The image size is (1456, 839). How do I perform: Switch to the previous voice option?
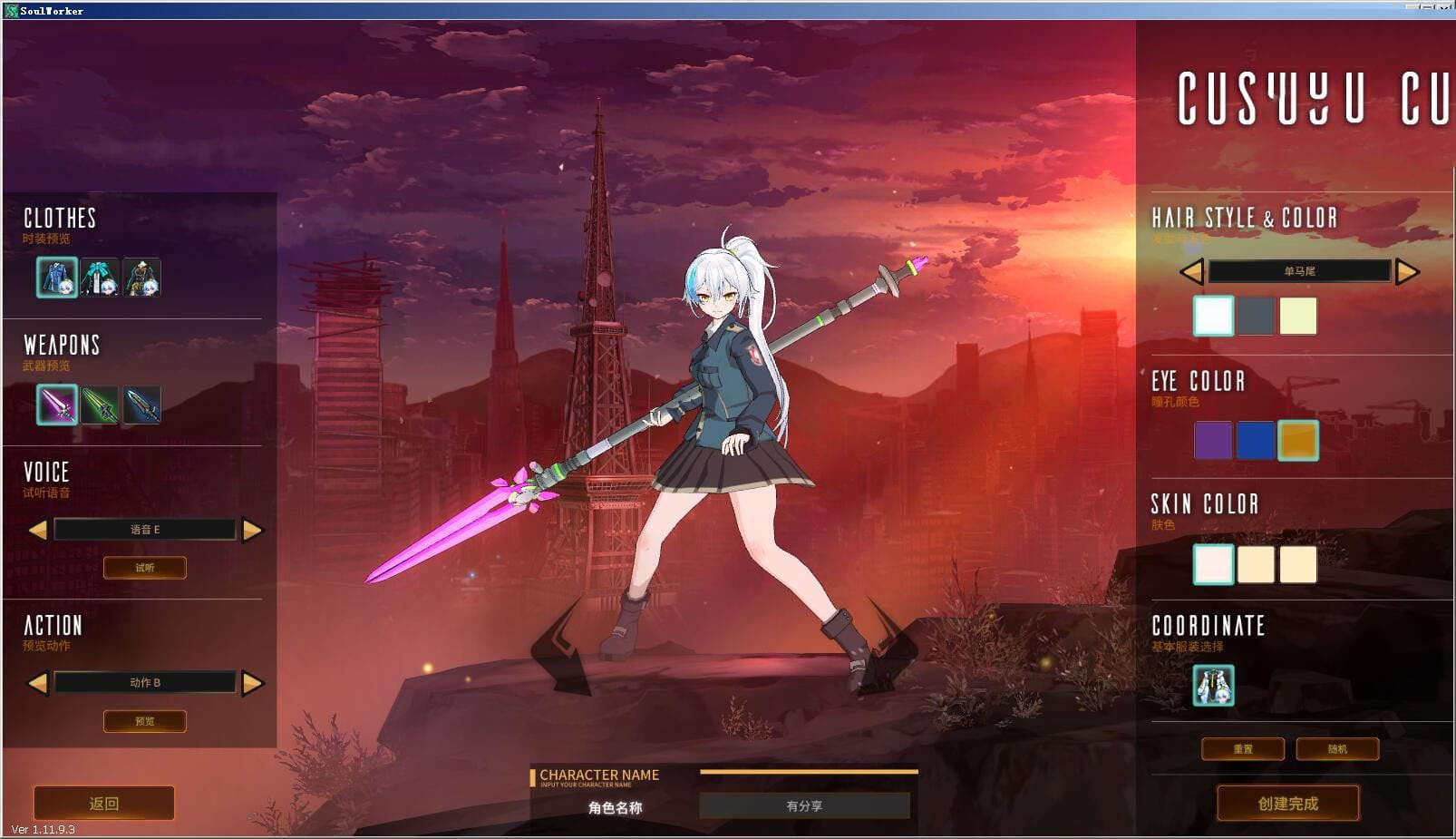(40, 529)
